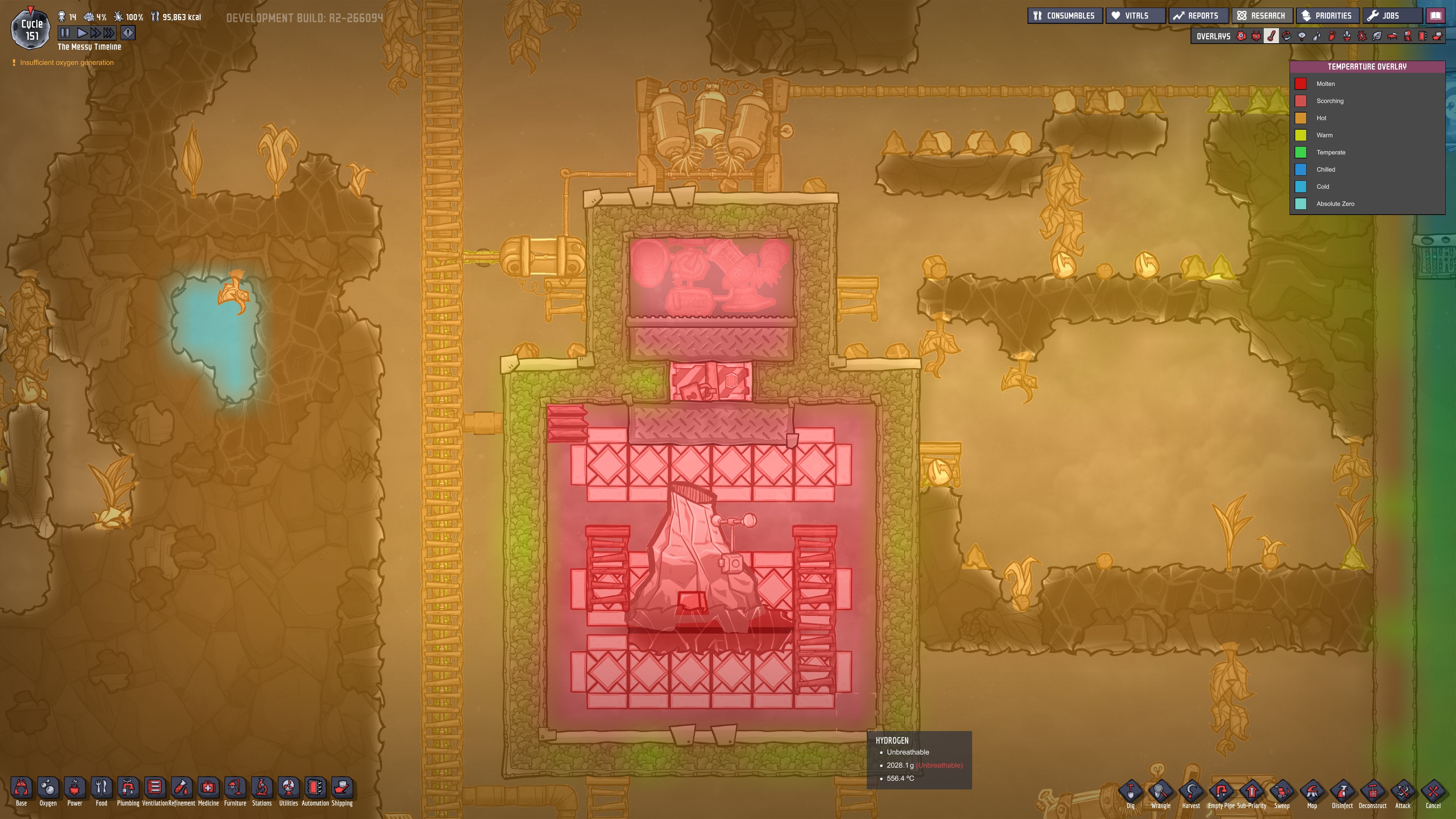Enable the Oxygen overlay
Screen dimensions: 1456x819
point(1241,36)
